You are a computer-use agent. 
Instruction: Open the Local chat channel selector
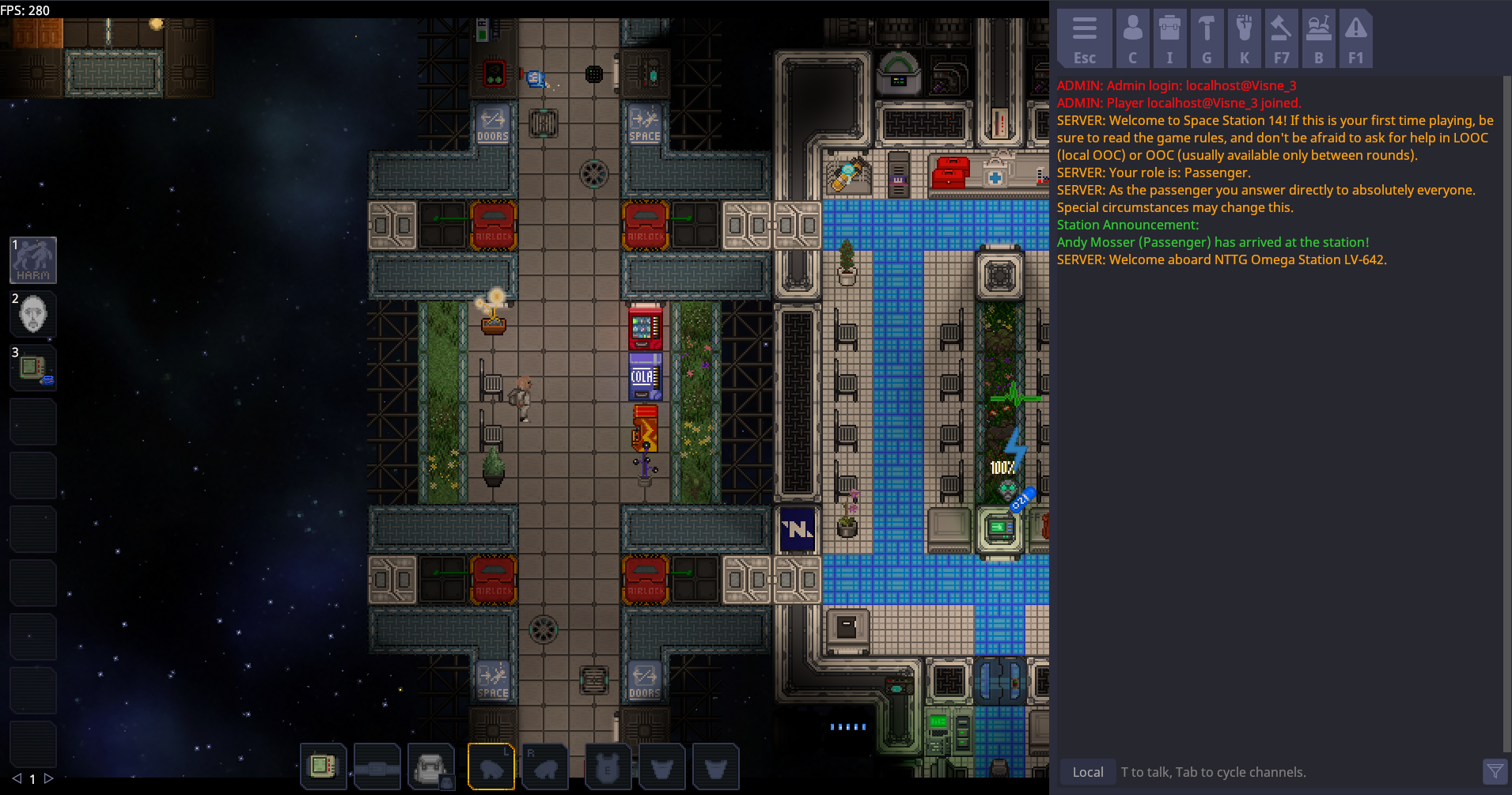click(x=1087, y=771)
